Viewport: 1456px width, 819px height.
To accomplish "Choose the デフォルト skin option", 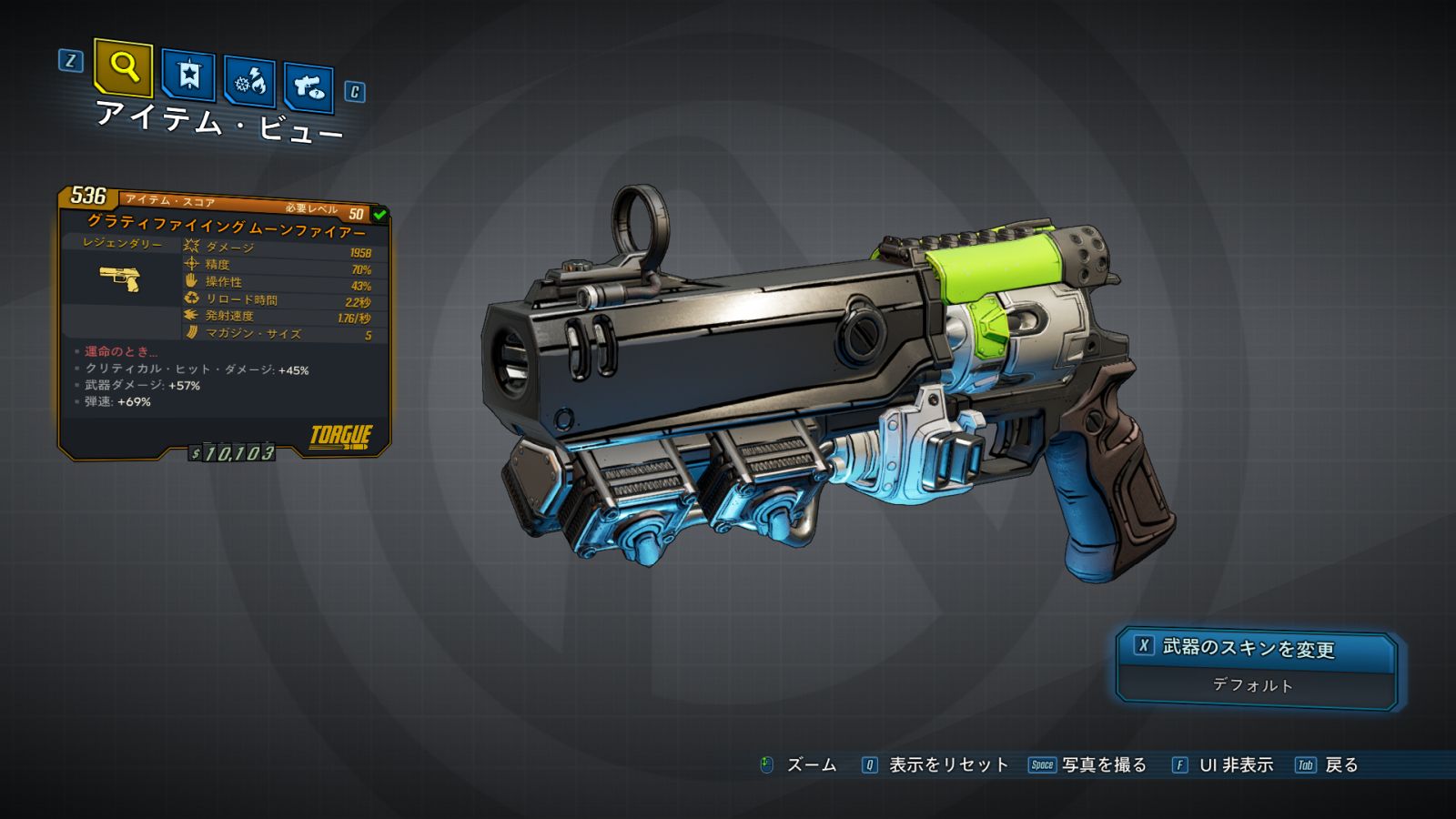I will 1253,685.
